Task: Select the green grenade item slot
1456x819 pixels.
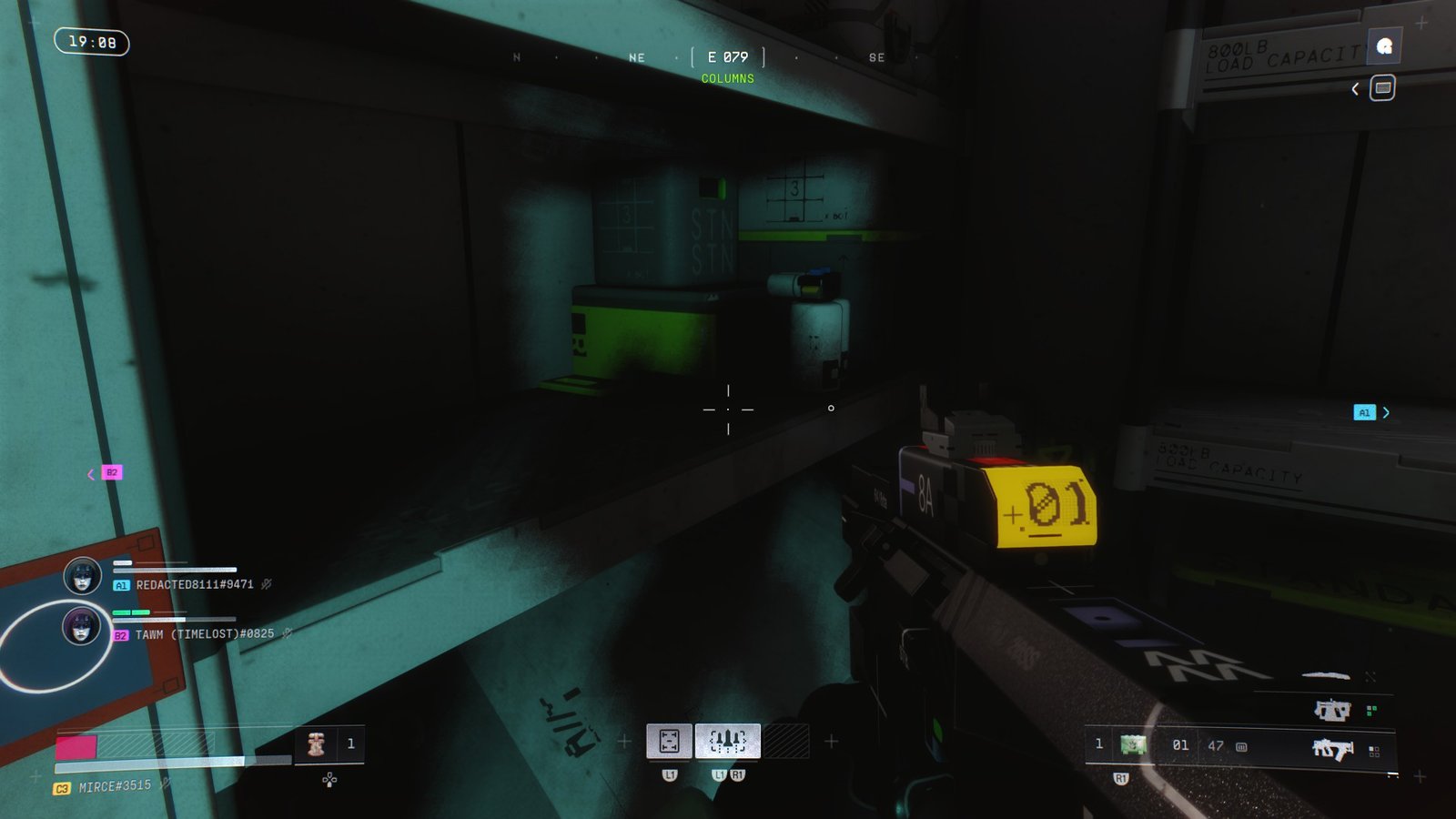Action: coord(1132,744)
